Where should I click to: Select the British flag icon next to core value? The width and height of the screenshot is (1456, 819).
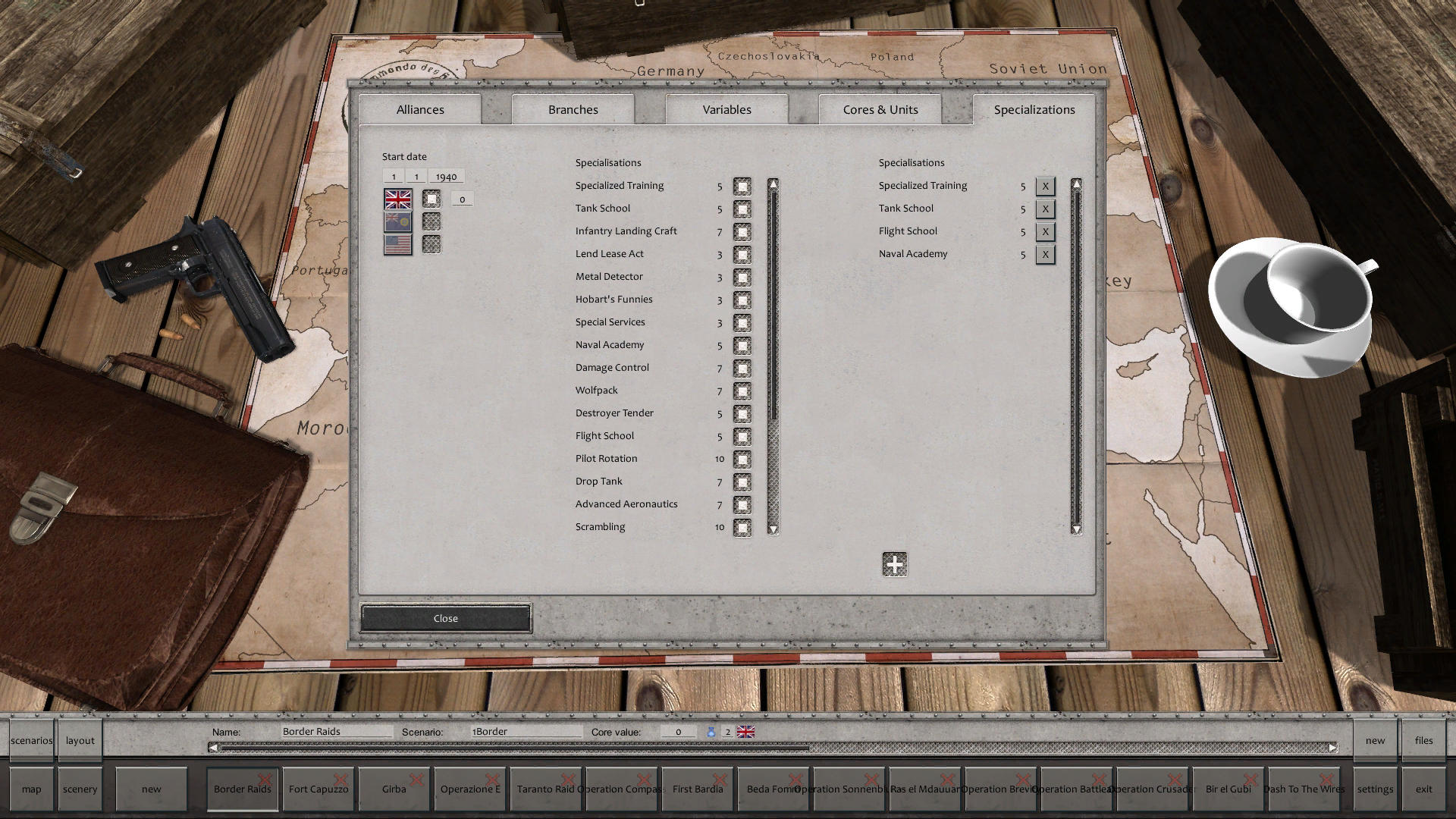(x=747, y=731)
